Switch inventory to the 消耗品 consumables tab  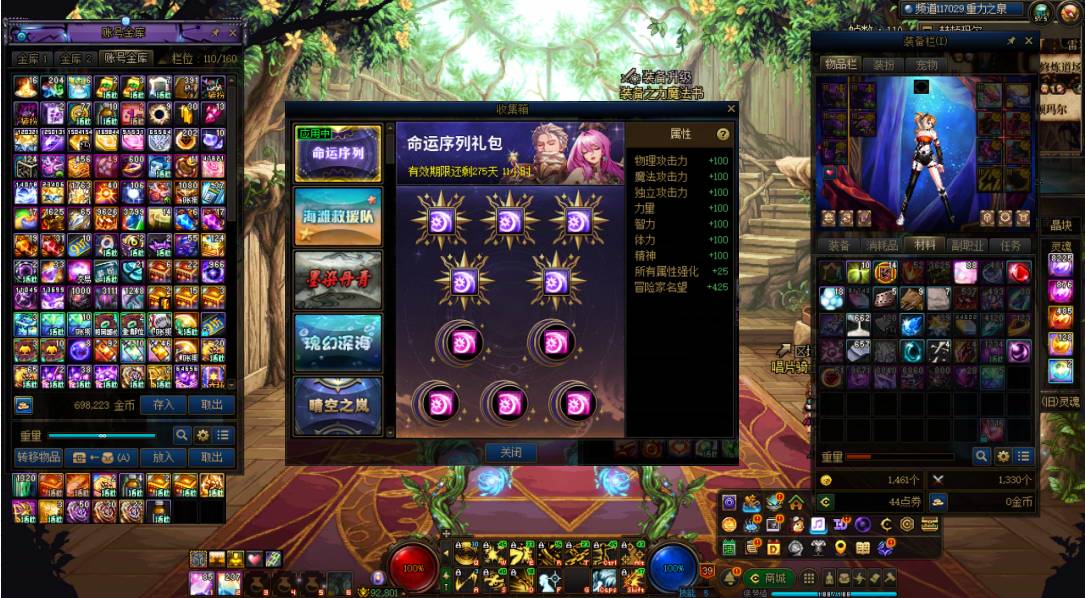(879, 245)
